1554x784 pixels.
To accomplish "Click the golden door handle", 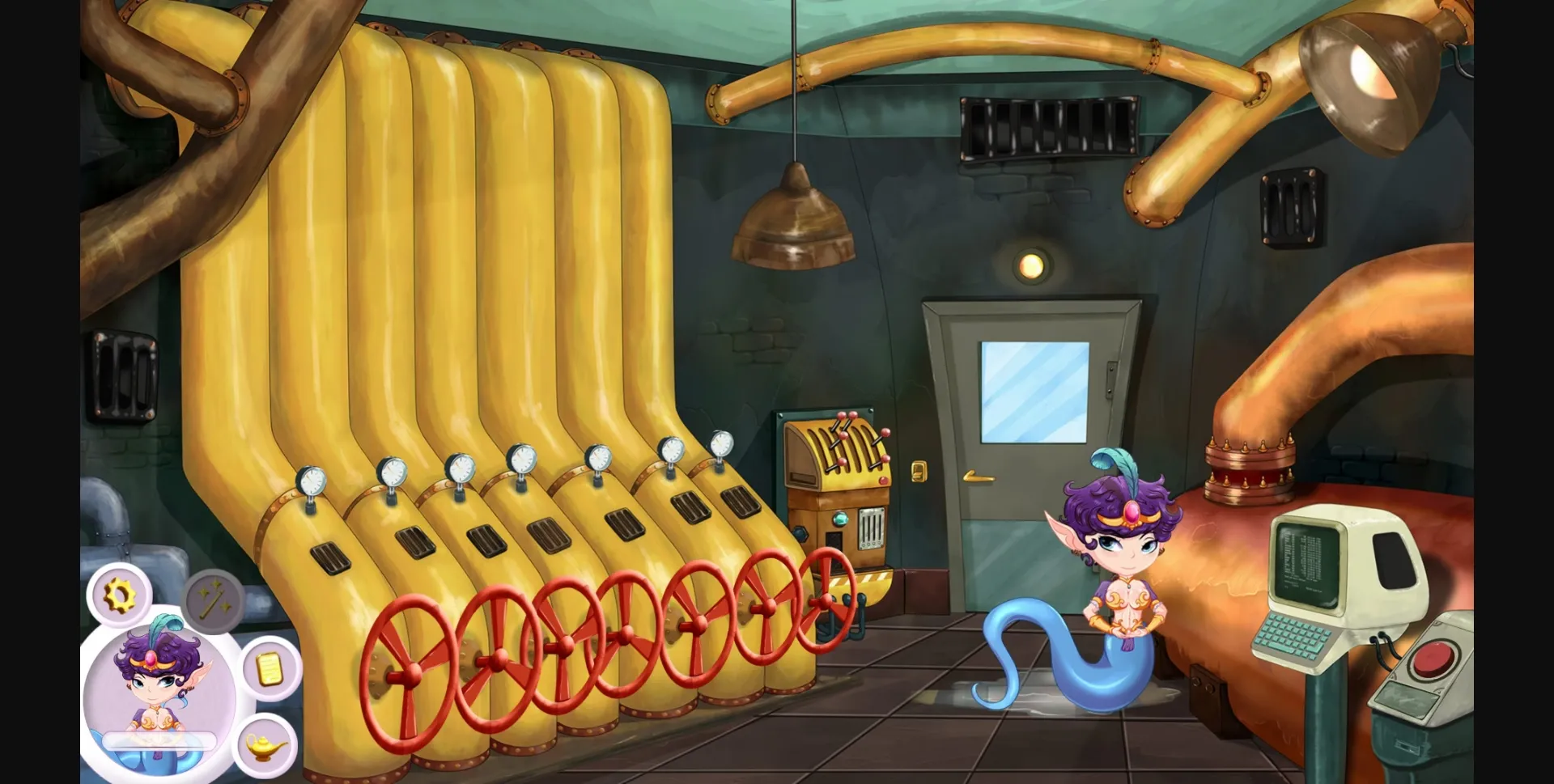I will click(x=979, y=477).
